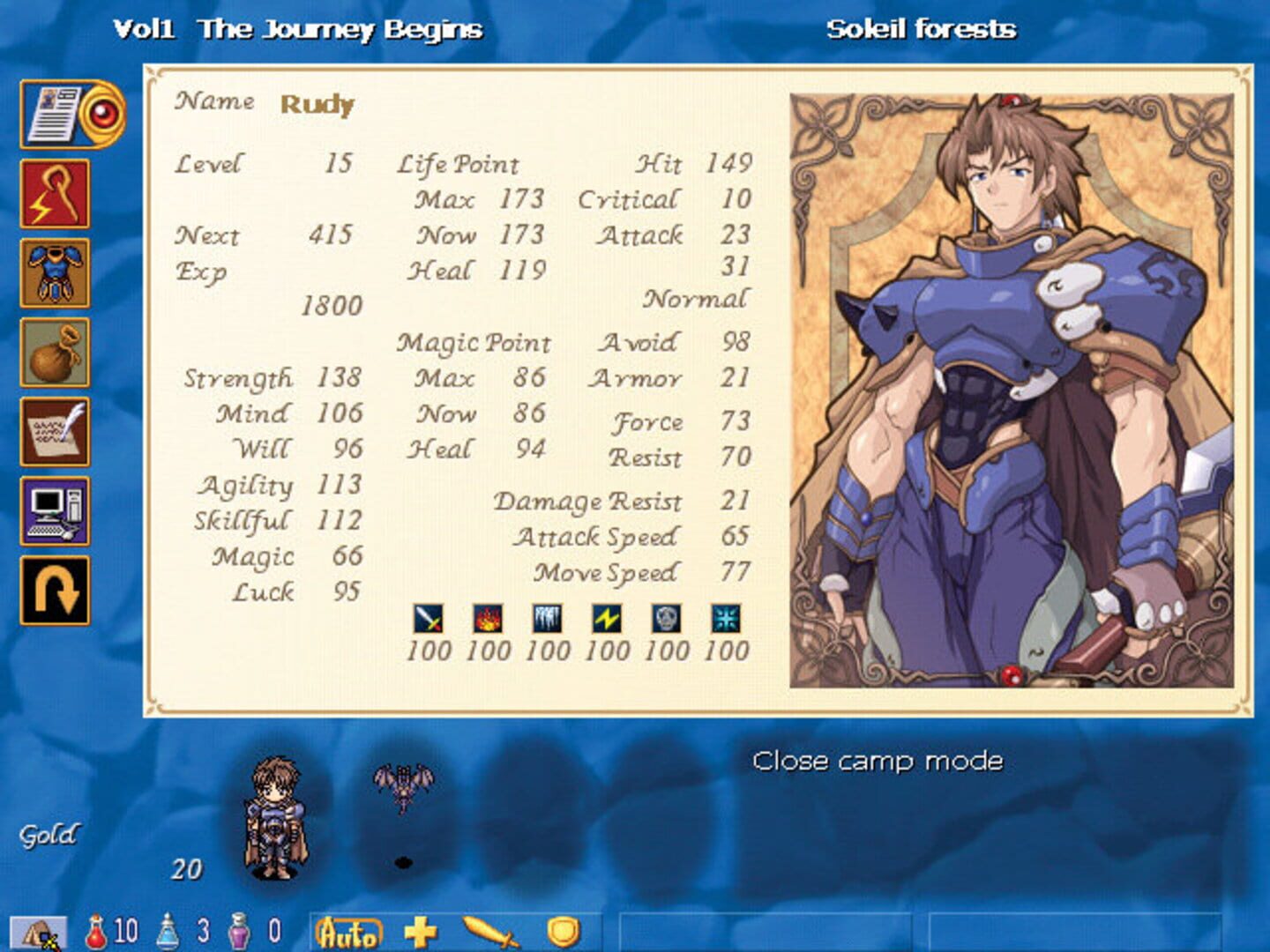The height and width of the screenshot is (952, 1270).
Task: Open the armor equipment menu
Action: pos(55,271)
